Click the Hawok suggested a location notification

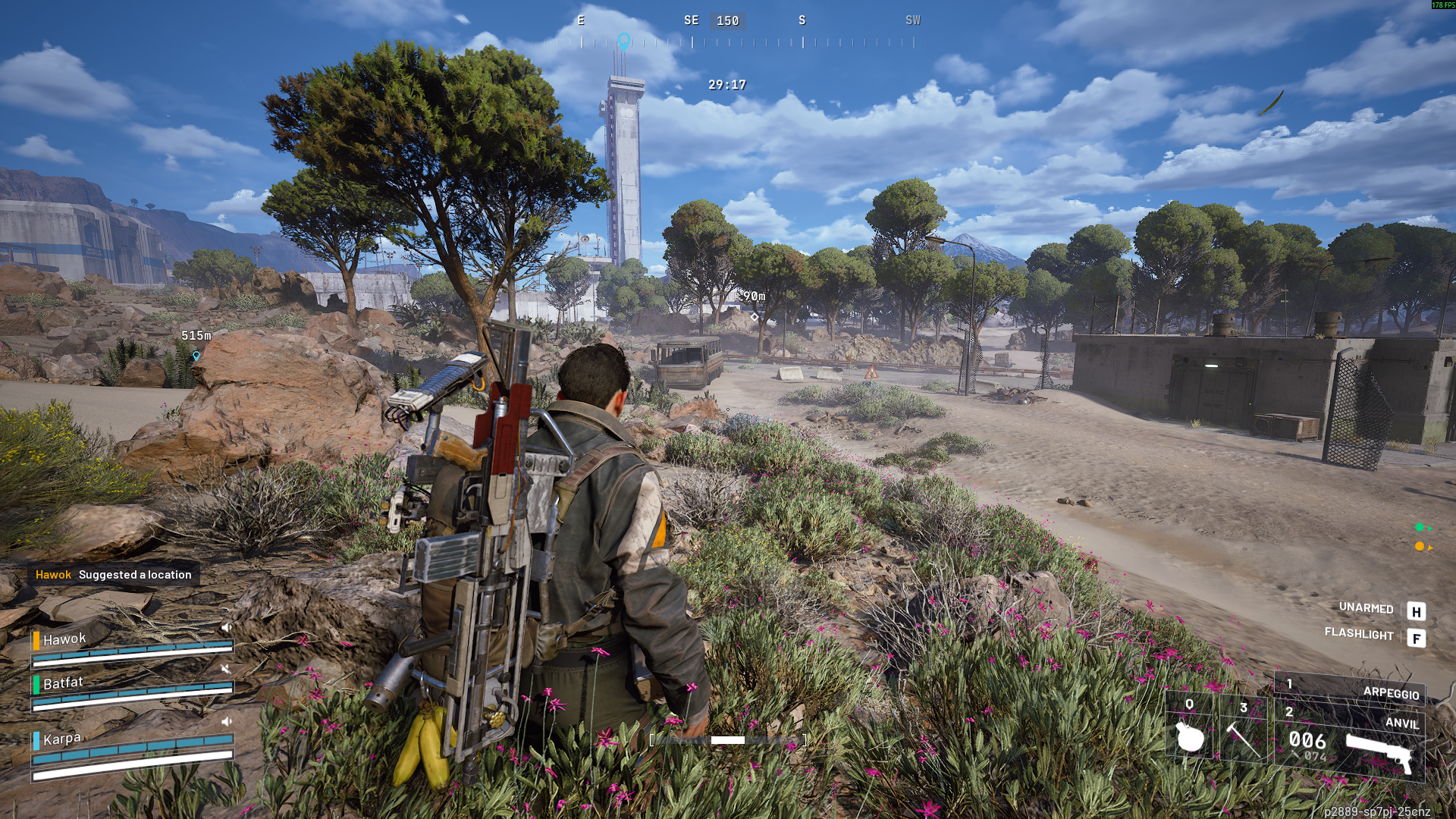tap(114, 575)
